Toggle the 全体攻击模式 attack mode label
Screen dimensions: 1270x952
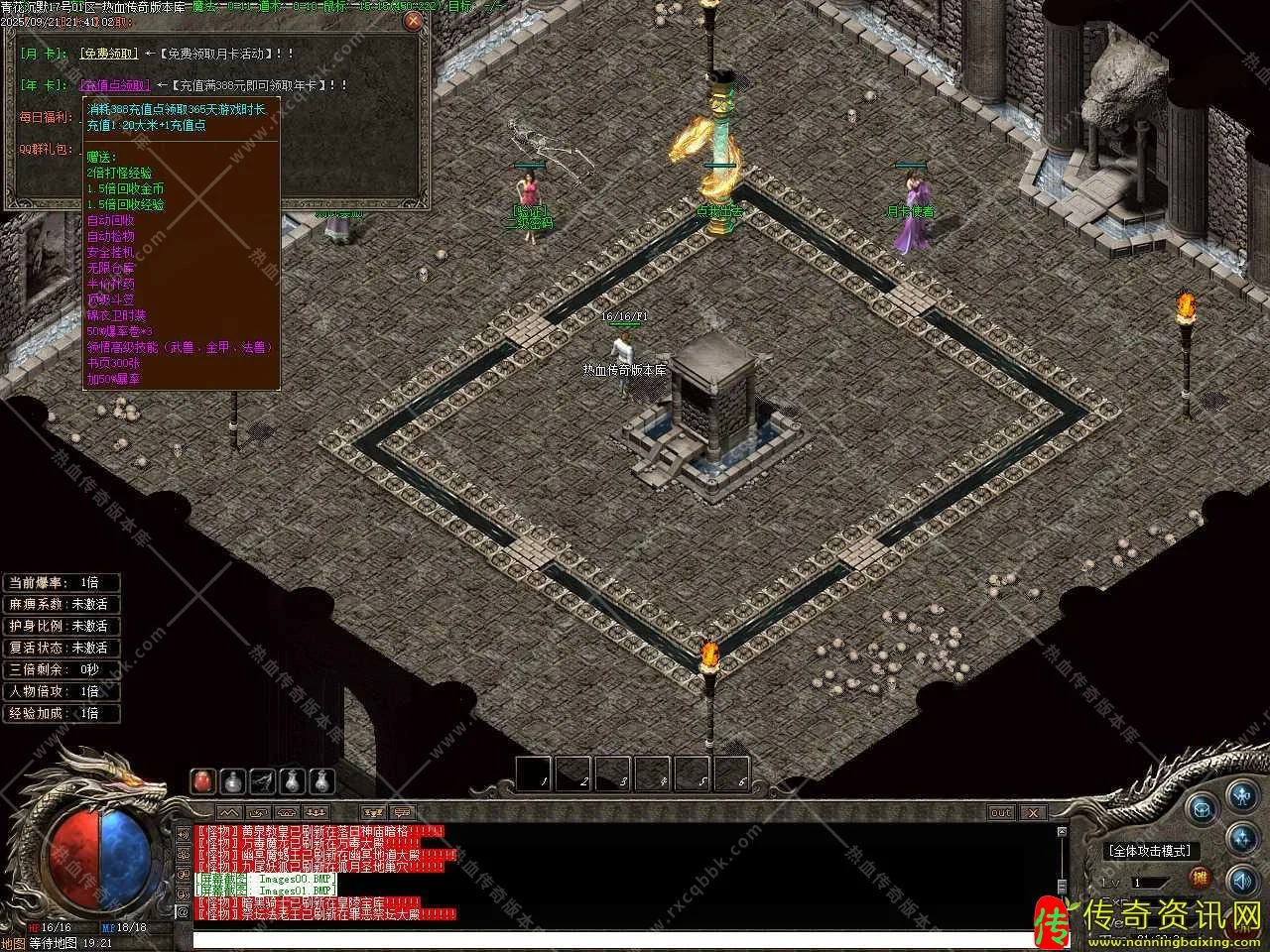[x=1150, y=851]
